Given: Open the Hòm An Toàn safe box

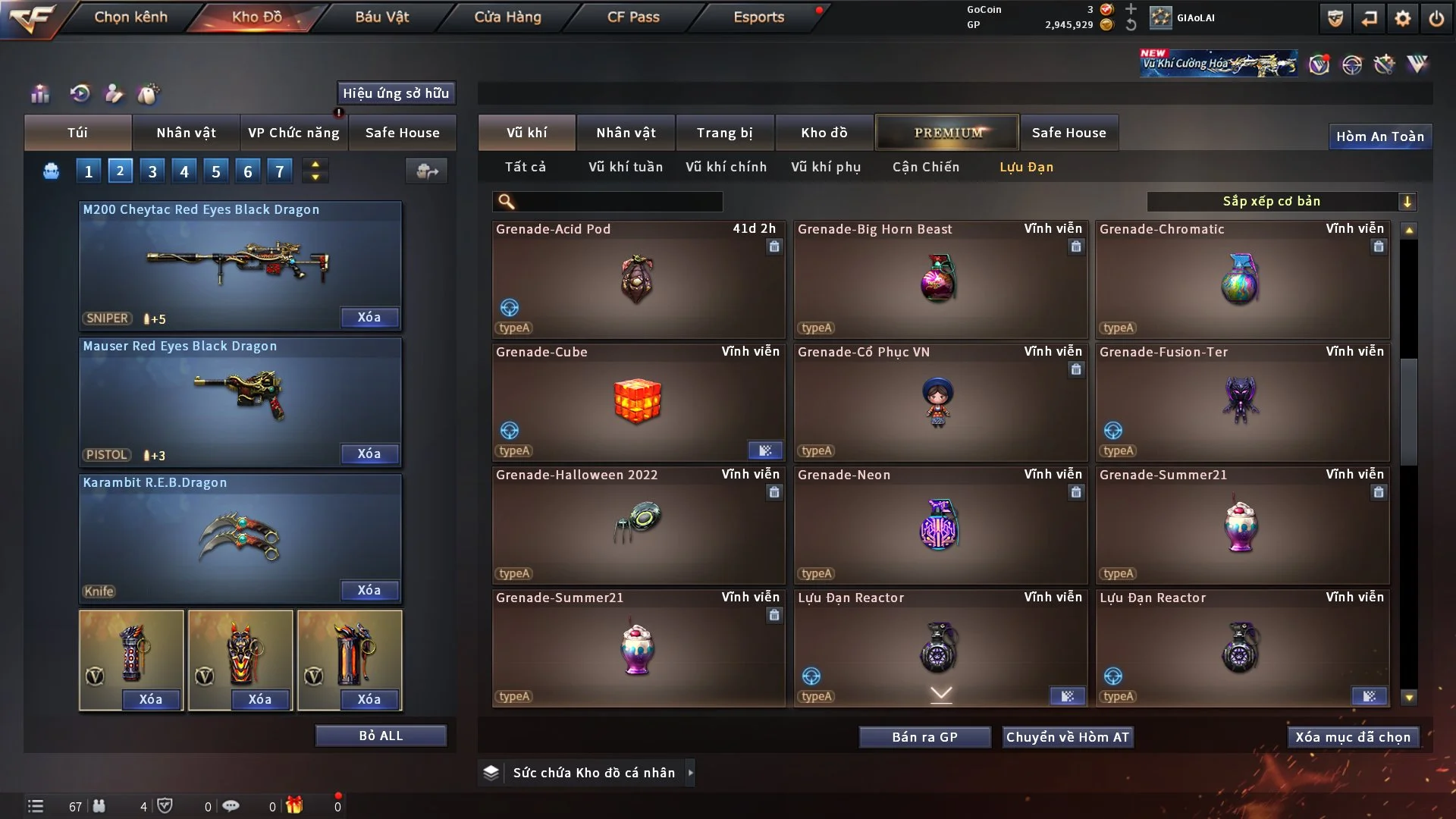Looking at the screenshot, I should click(x=1379, y=136).
